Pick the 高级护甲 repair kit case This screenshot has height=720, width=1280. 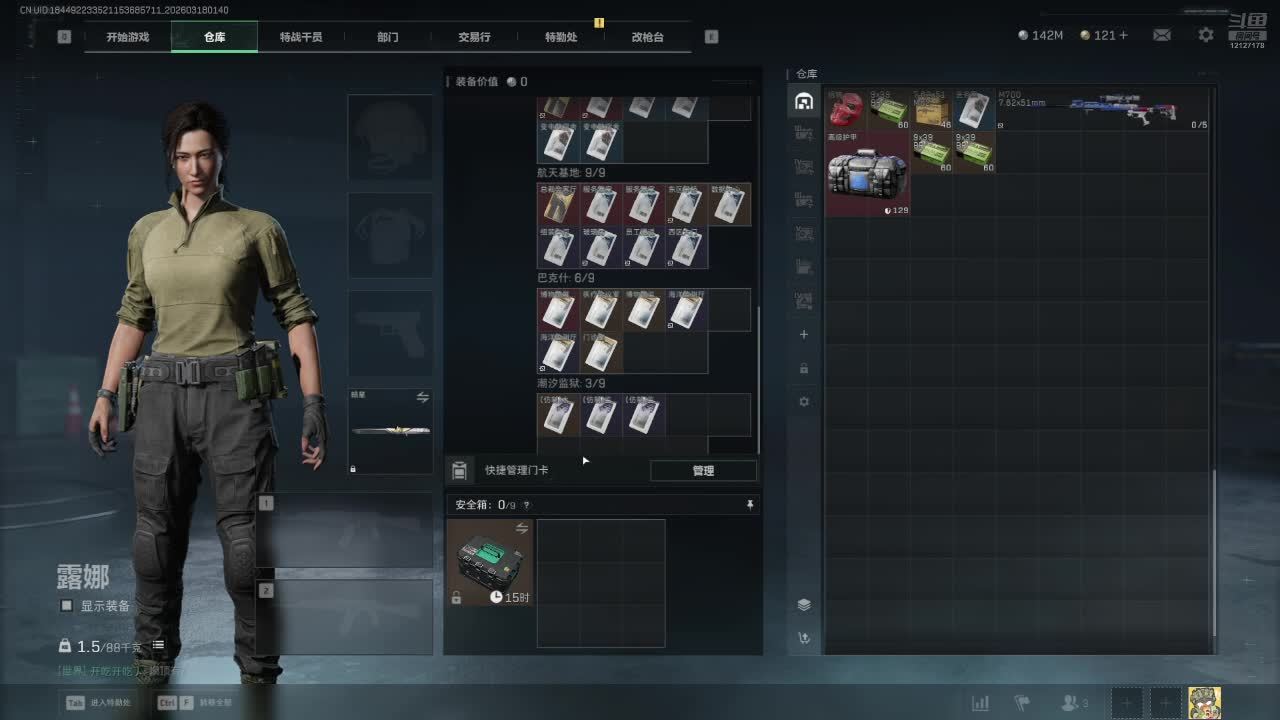pyautogui.click(x=867, y=173)
